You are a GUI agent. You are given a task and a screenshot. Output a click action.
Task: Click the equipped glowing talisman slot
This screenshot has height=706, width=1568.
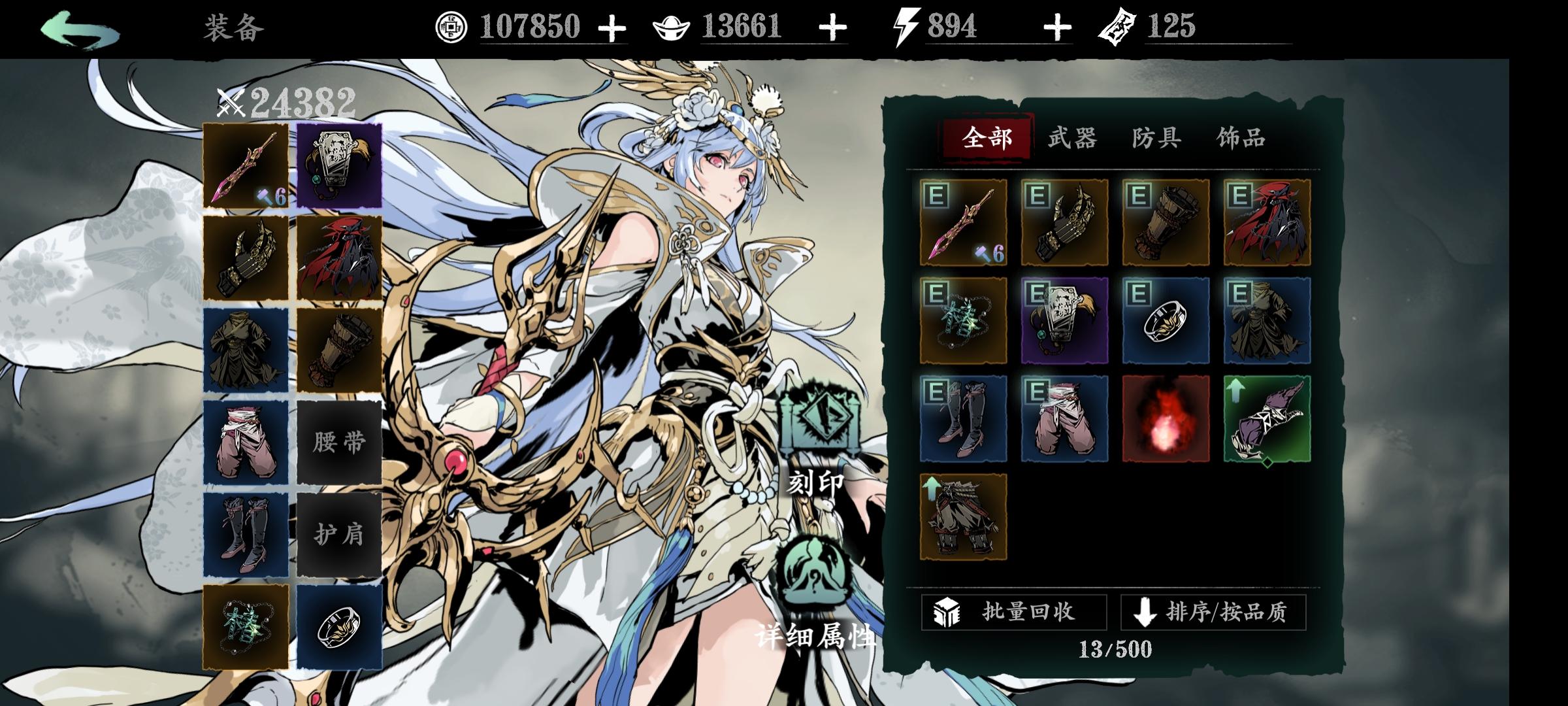pos(247,623)
